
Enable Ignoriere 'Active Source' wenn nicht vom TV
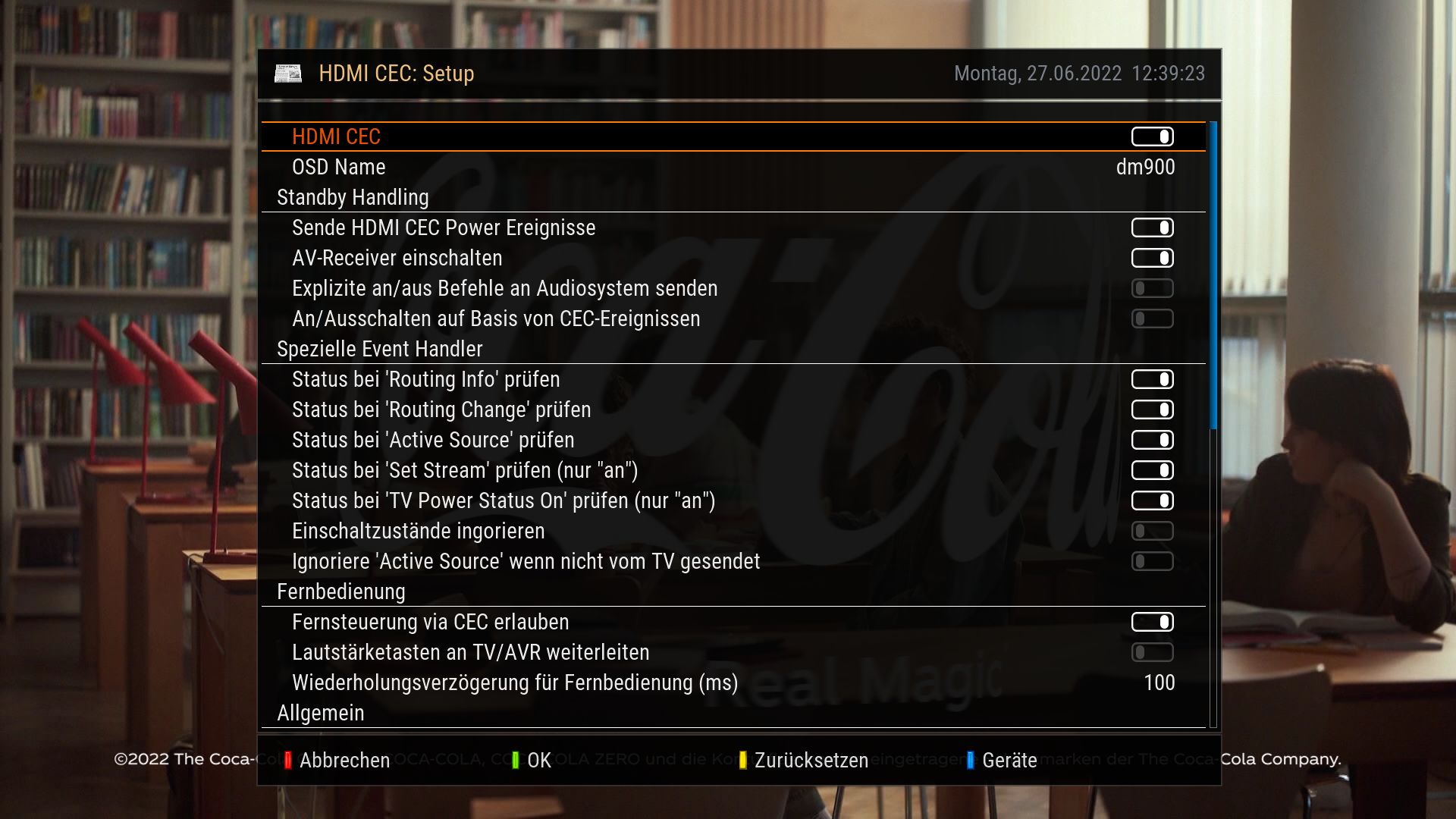click(1152, 561)
